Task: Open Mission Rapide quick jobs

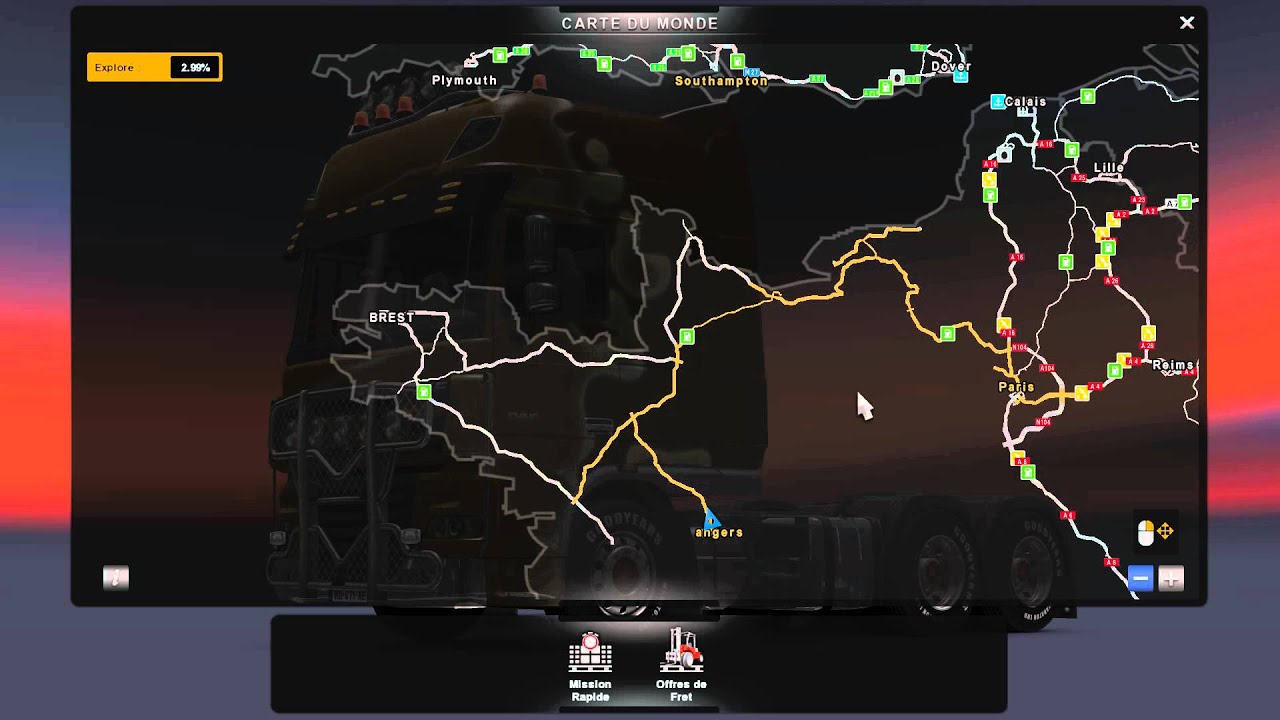Action: pyautogui.click(x=590, y=665)
